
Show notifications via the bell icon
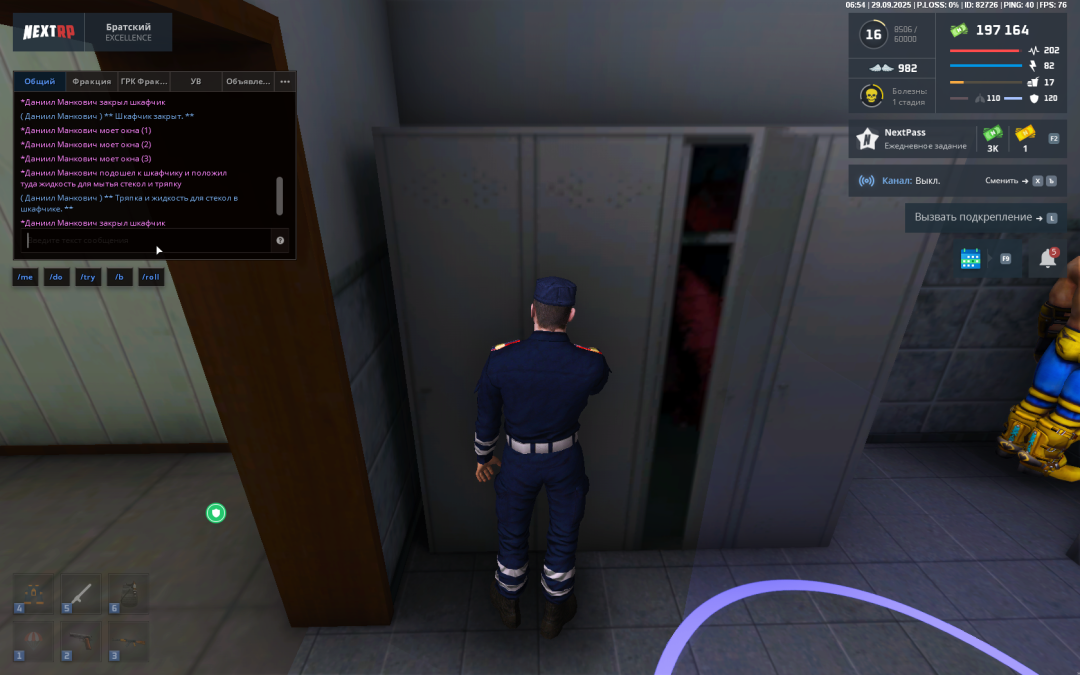(x=1047, y=259)
